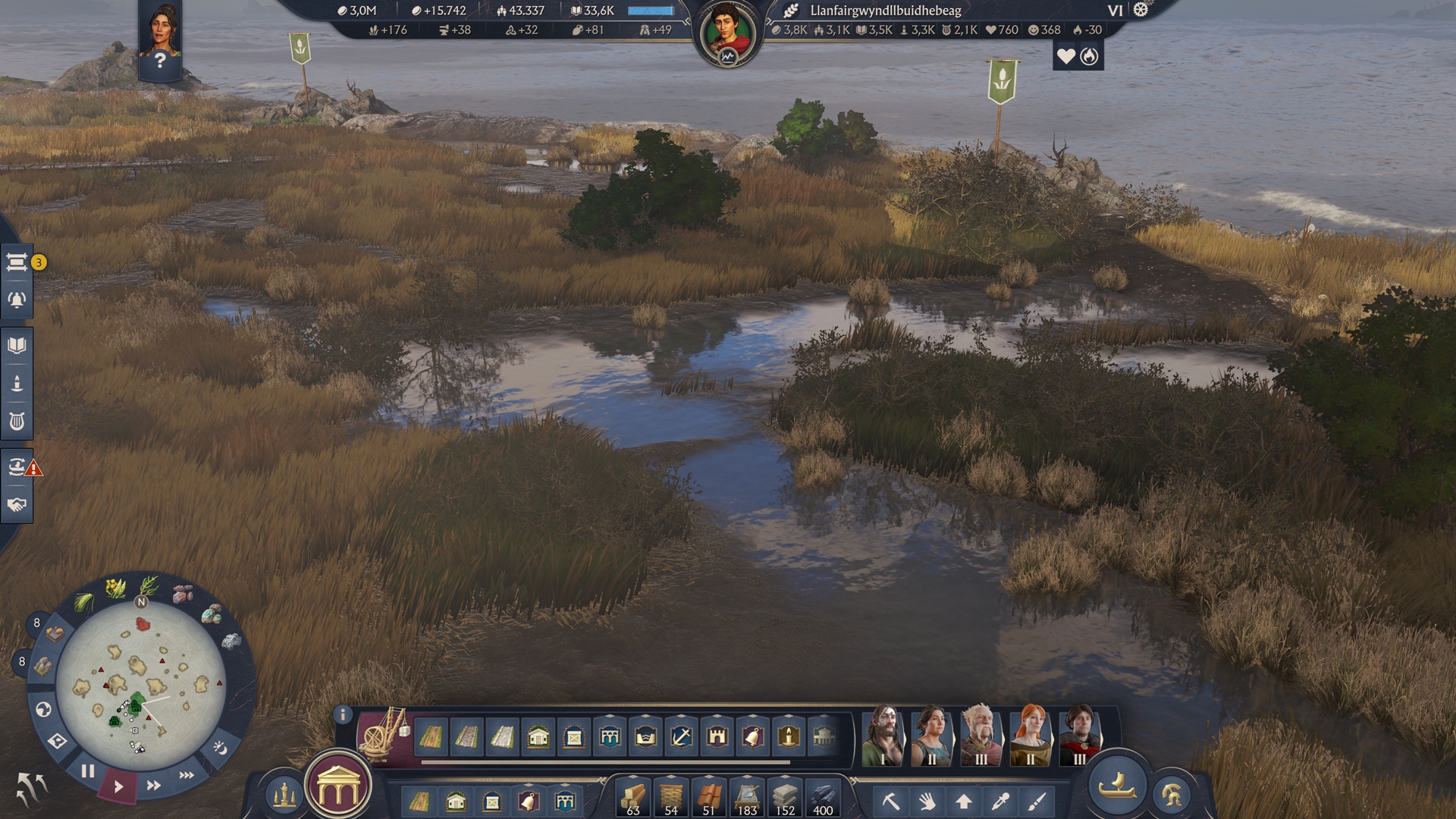Open the settings gear menu
This screenshot has width=1456, height=819.
(x=1141, y=10)
